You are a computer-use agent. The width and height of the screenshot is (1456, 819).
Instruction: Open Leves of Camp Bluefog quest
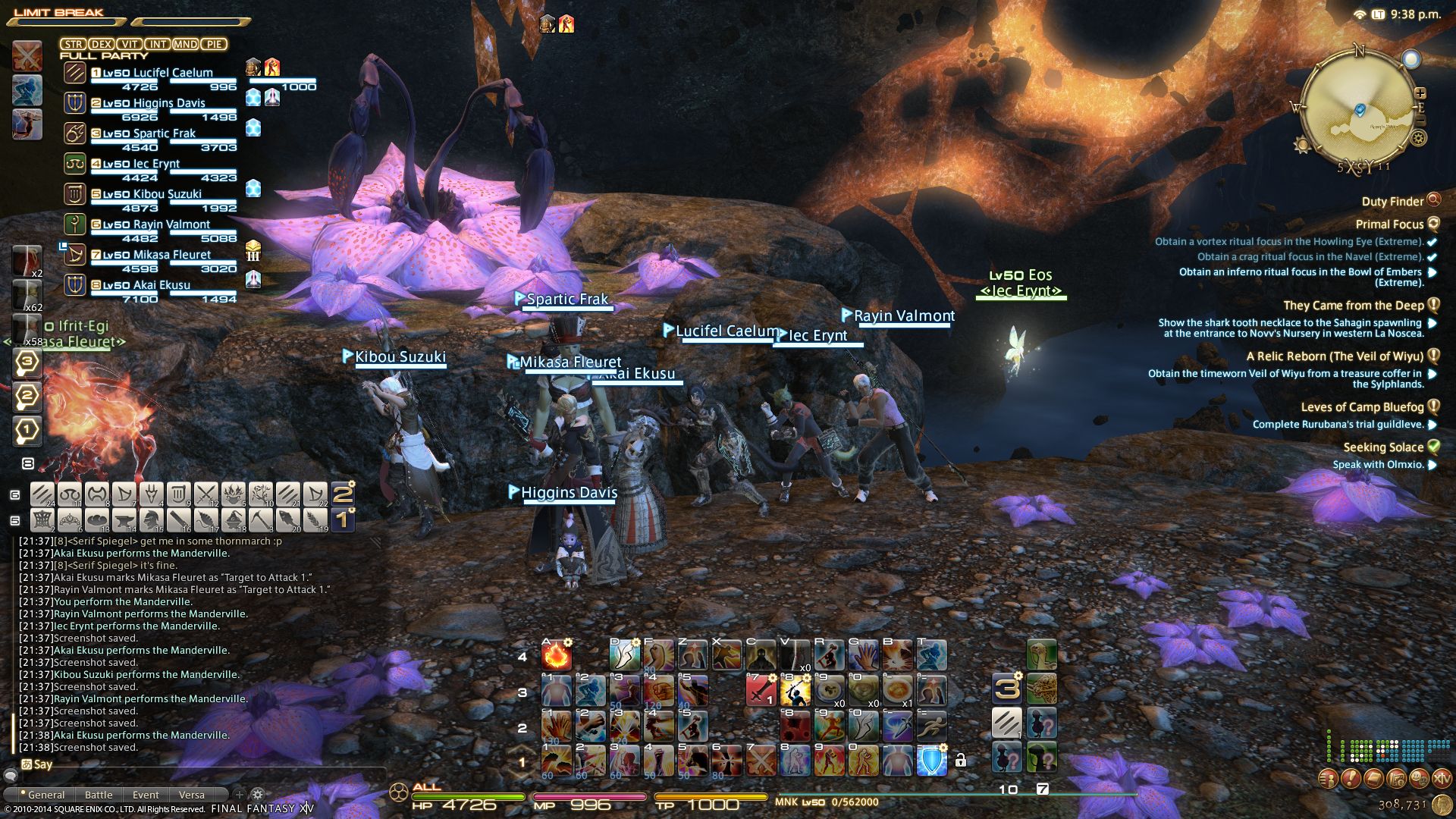point(1362,407)
